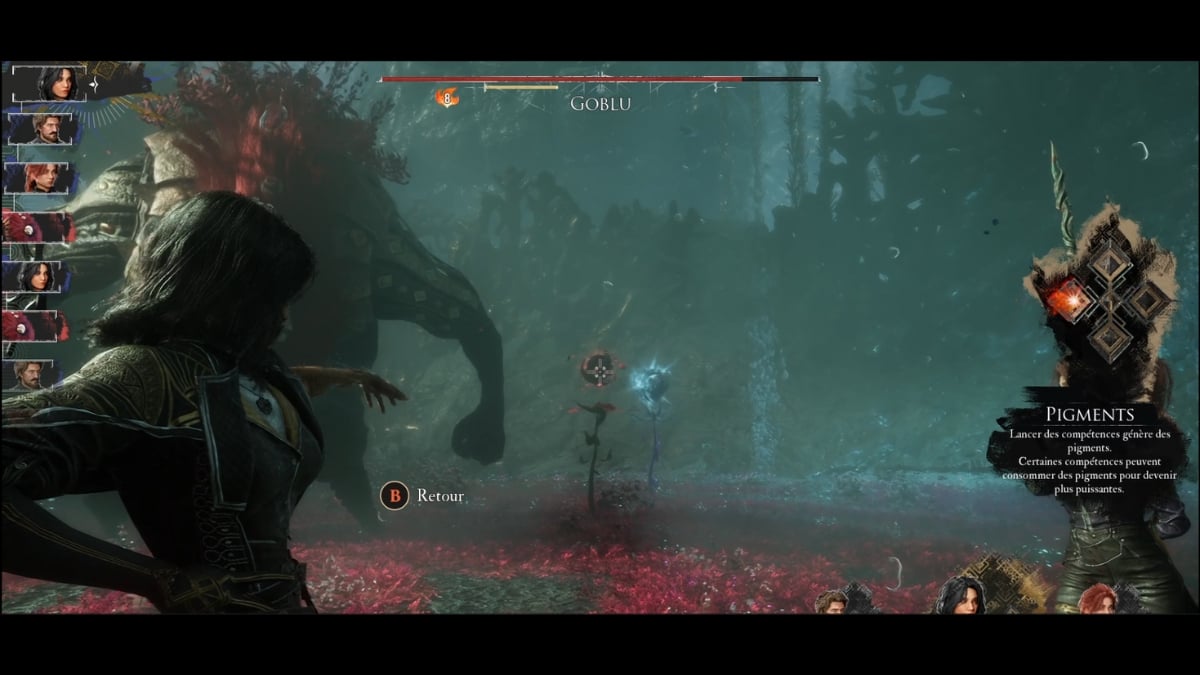The height and width of the screenshot is (675, 1200).
Task: Click the red aiming reticle on the flower
Action: click(599, 371)
